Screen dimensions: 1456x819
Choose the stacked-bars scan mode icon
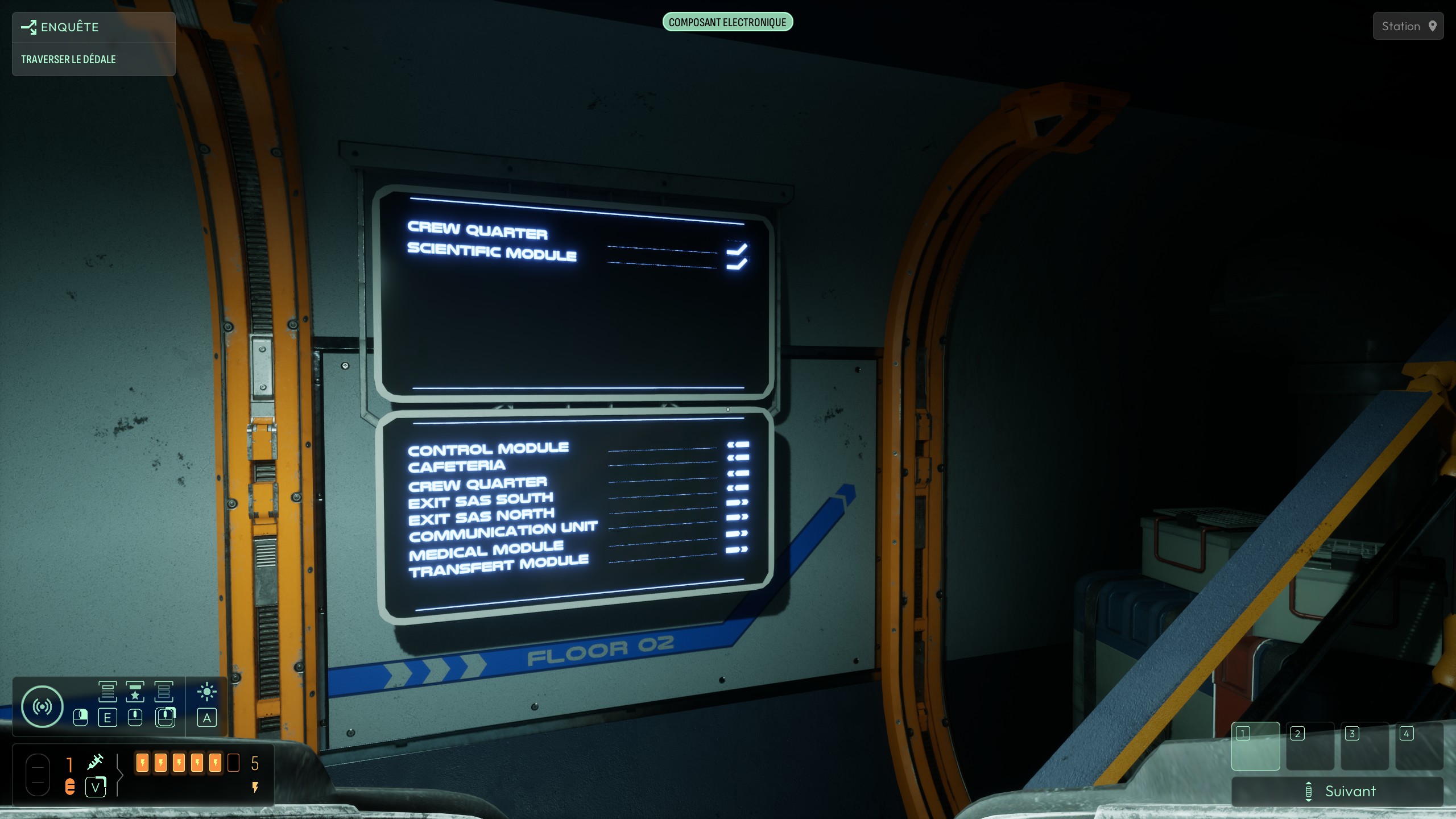163,692
